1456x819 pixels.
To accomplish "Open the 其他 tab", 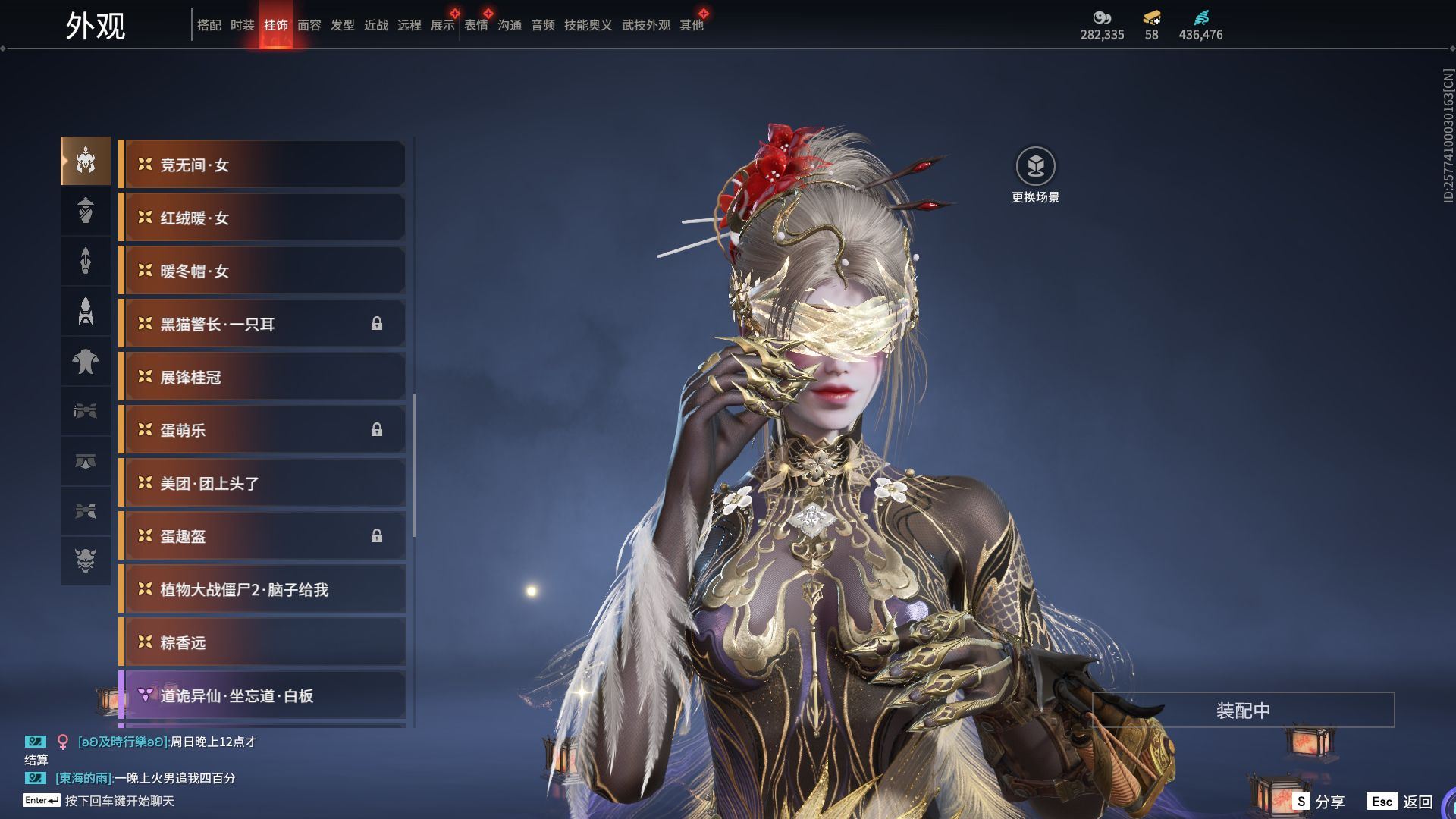I will (691, 25).
